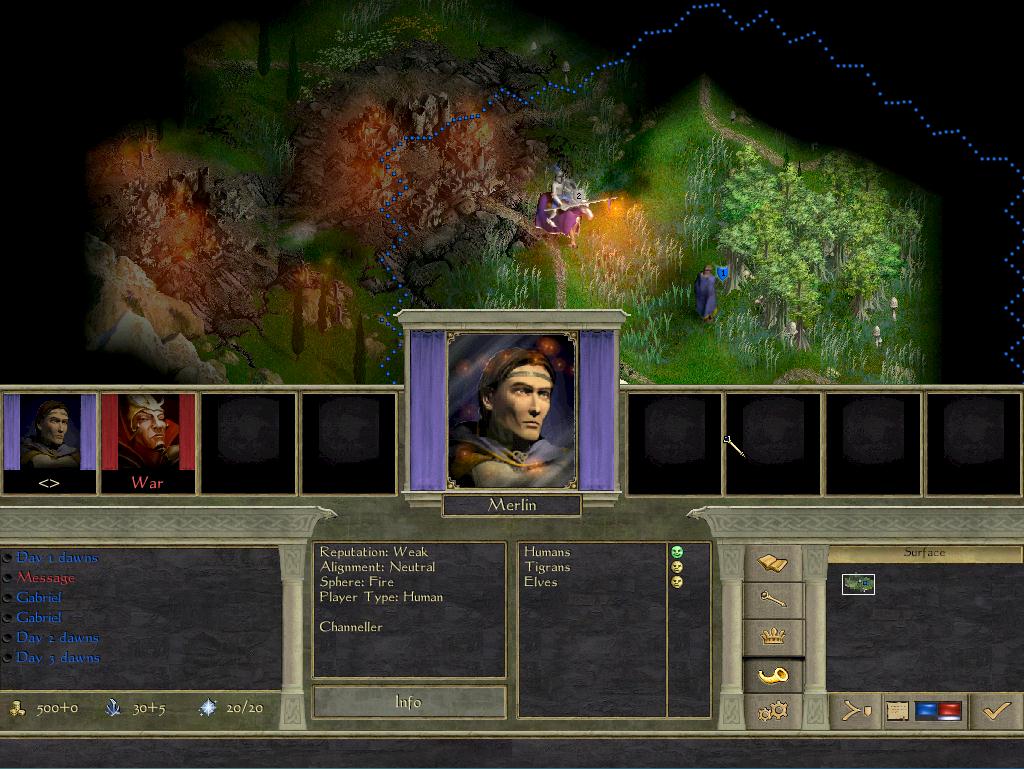Open the parchment scroll icon
Screen dimensions: 1024x769
[896, 711]
